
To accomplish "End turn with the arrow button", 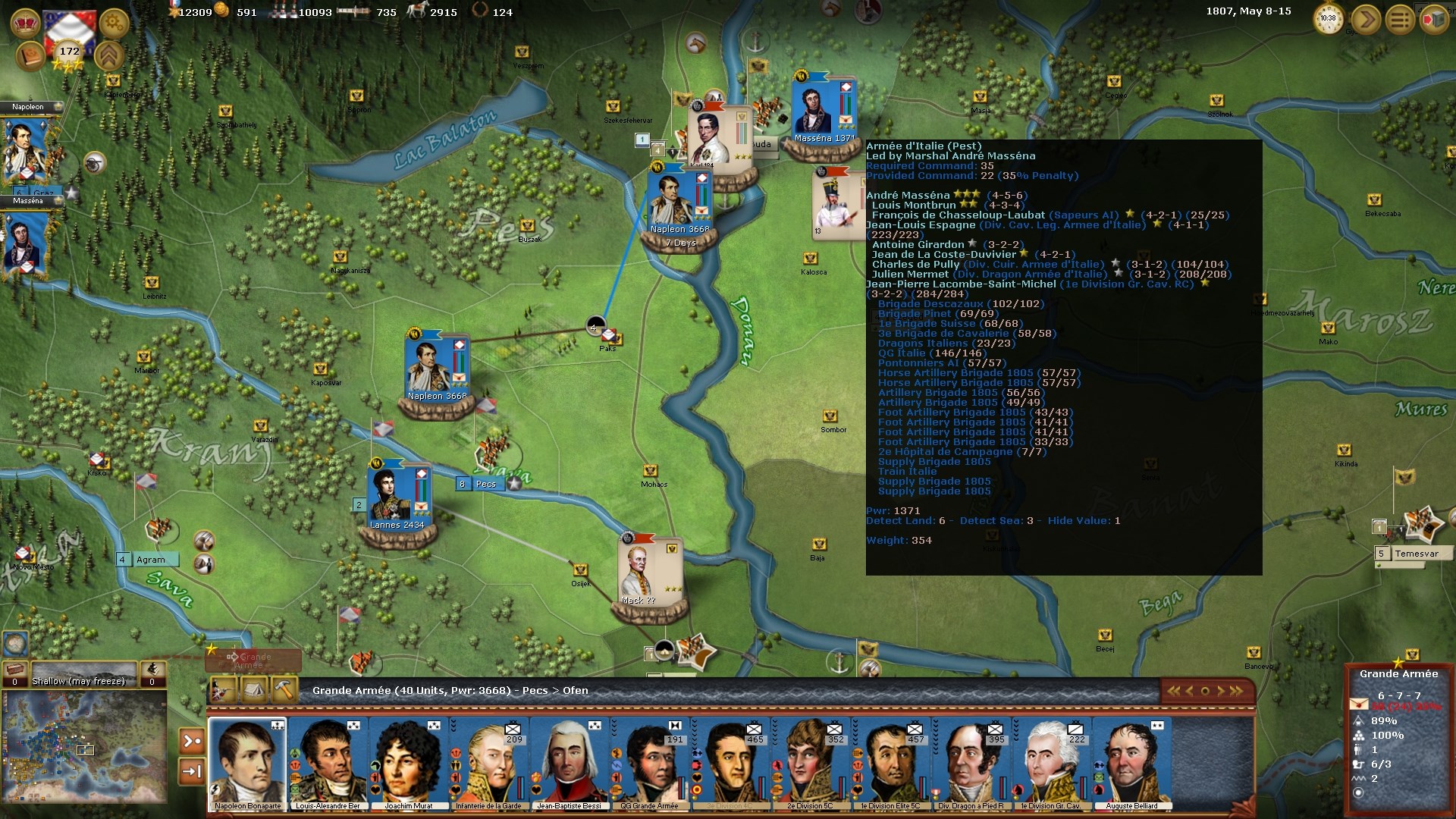I will click(x=1366, y=20).
